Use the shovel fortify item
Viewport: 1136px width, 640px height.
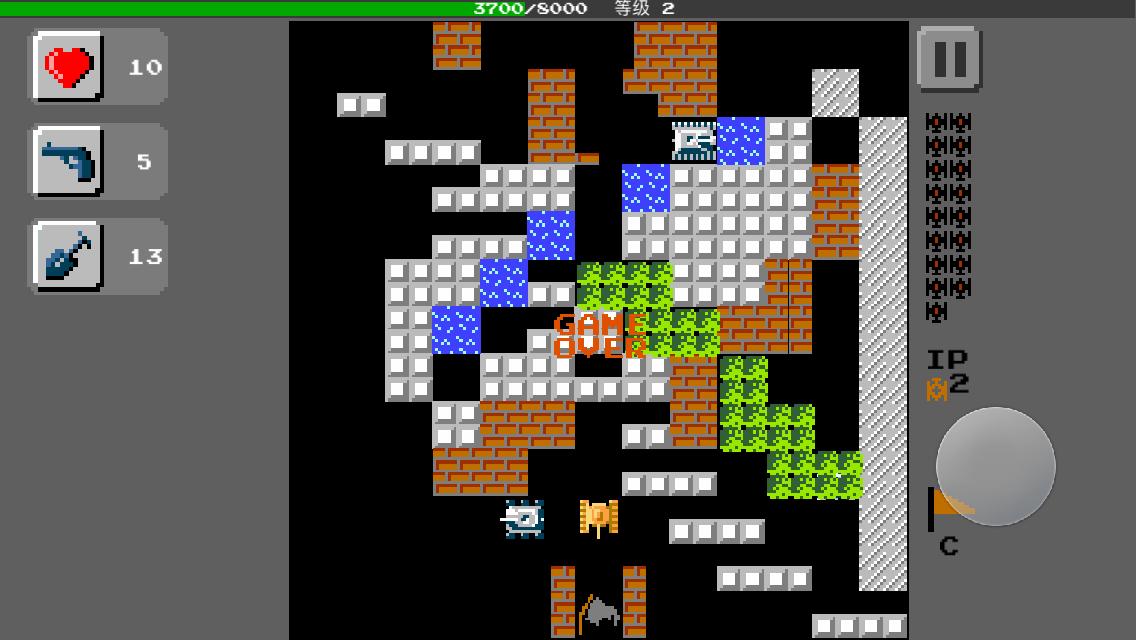click(68, 257)
